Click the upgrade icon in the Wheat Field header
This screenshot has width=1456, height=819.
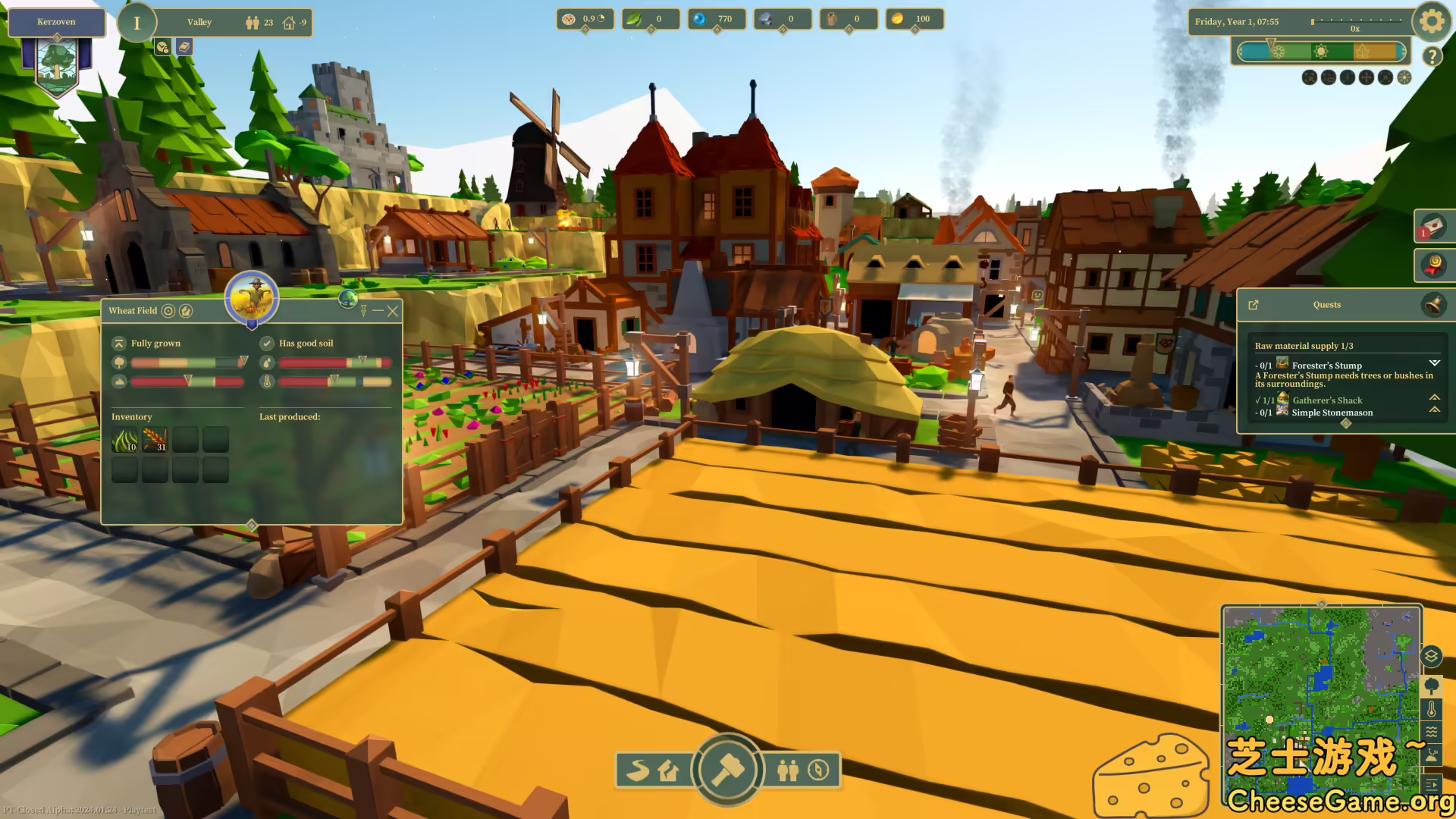[185, 310]
